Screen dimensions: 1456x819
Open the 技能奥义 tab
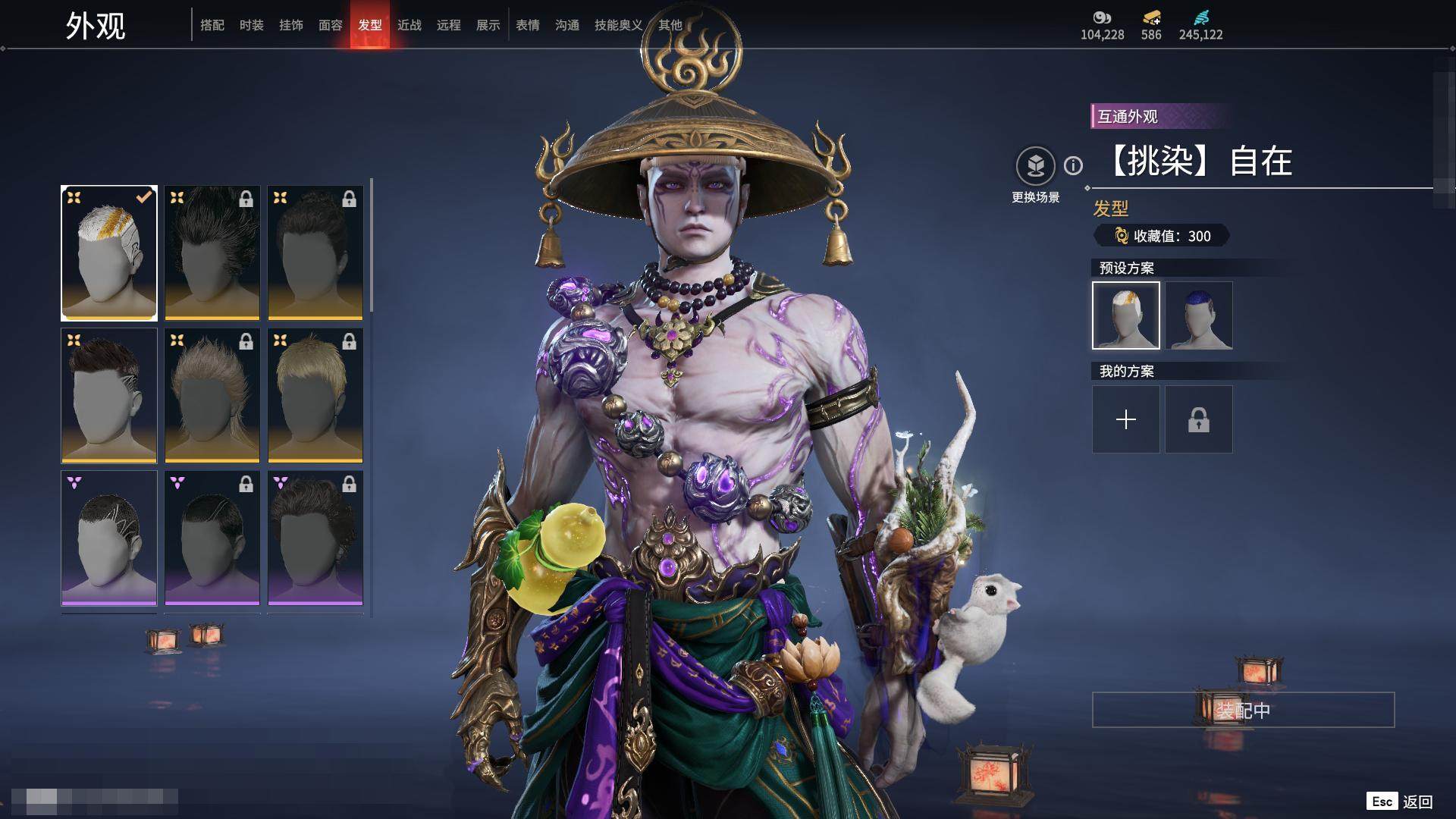pyautogui.click(x=618, y=25)
